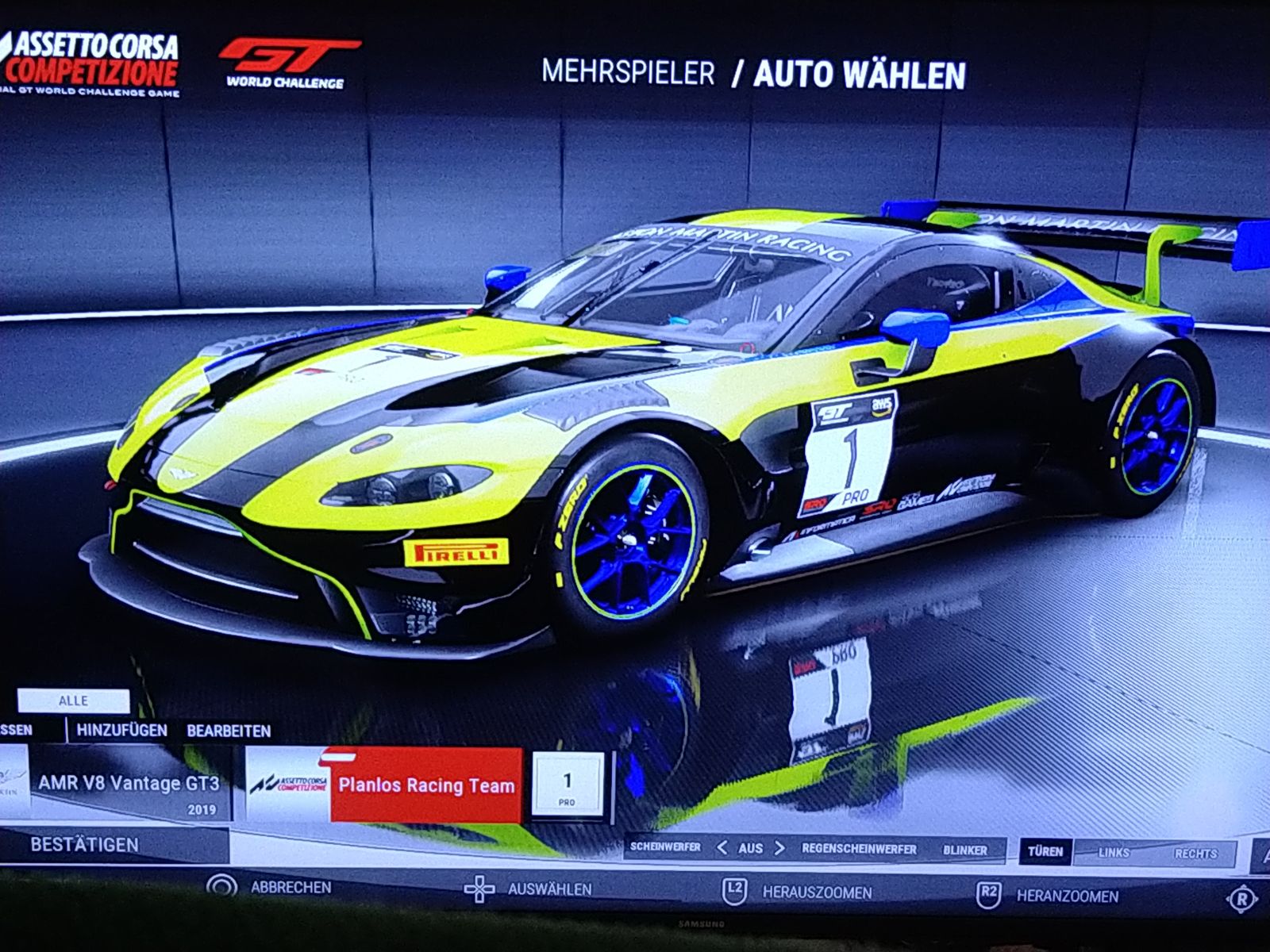This screenshot has height=952, width=1270.
Task: Pick the Planlos Racing Team entry
Action: 426,786
